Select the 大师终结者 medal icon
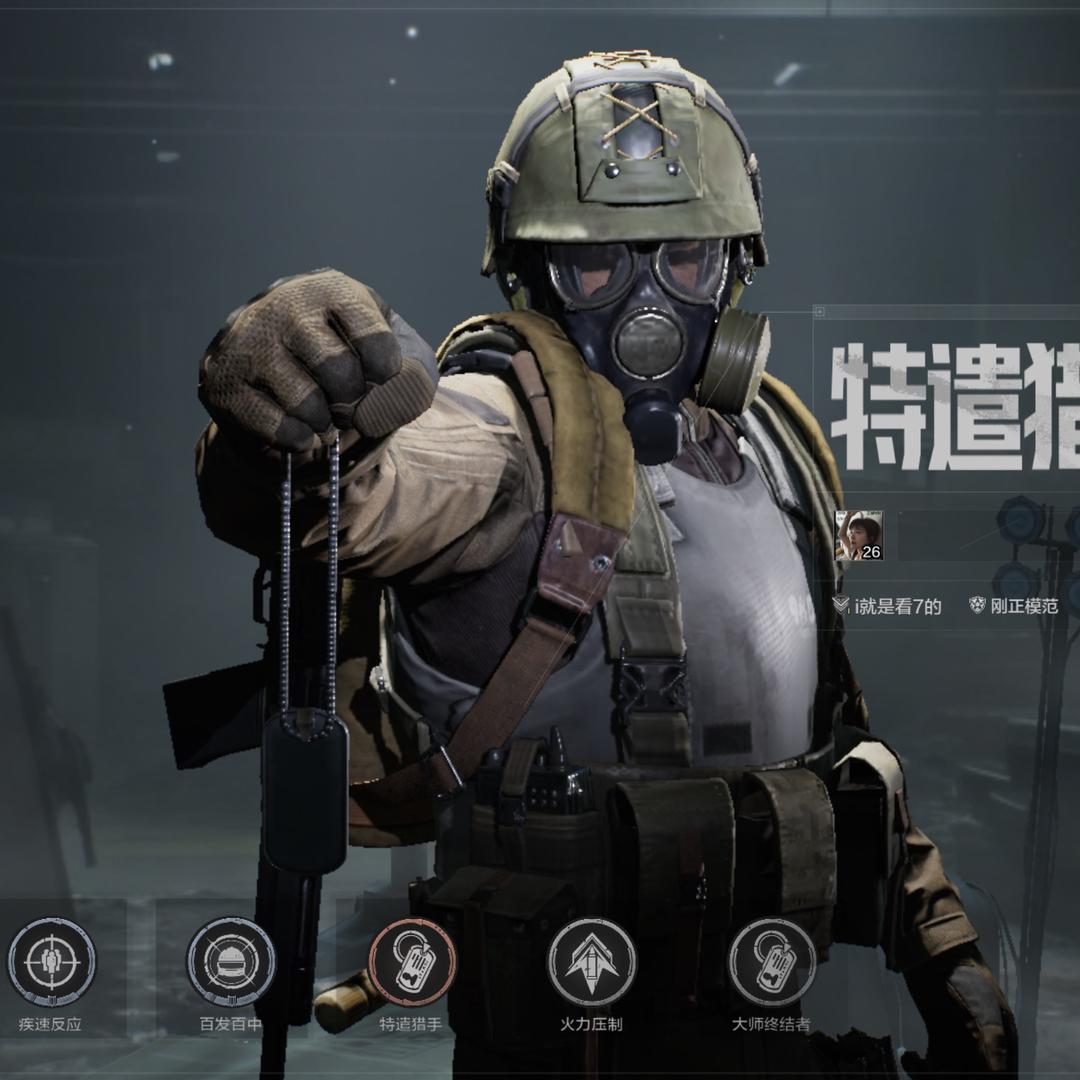1080x1080 pixels. [771, 962]
